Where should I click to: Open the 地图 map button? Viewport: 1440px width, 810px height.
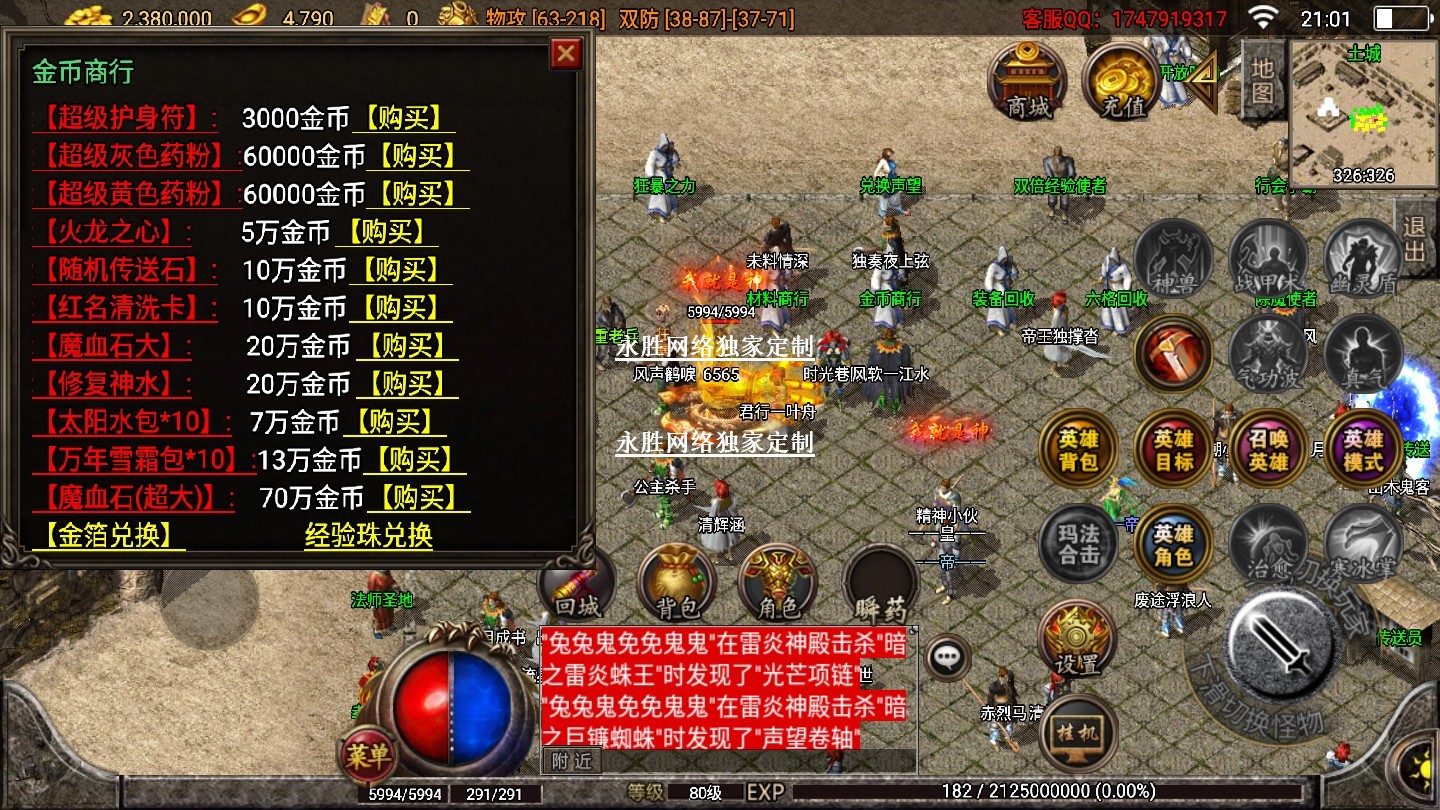pyautogui.click(x=1262, y=80)
